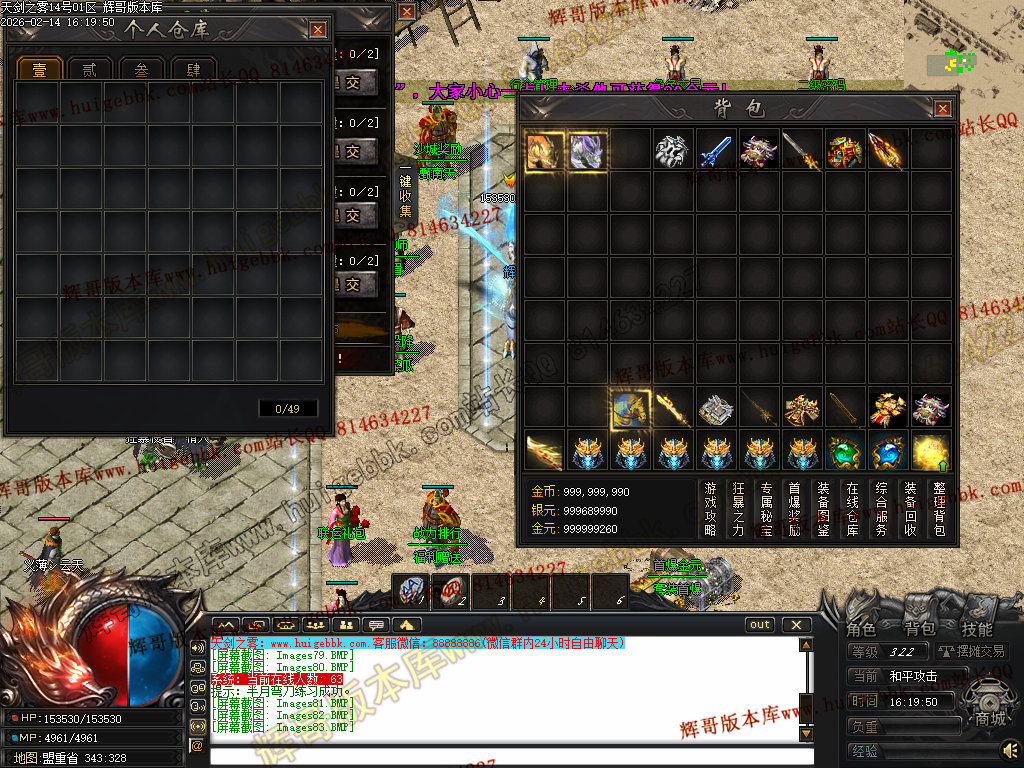
Task: Click the chat panel's out button
Action: point(760,625)
